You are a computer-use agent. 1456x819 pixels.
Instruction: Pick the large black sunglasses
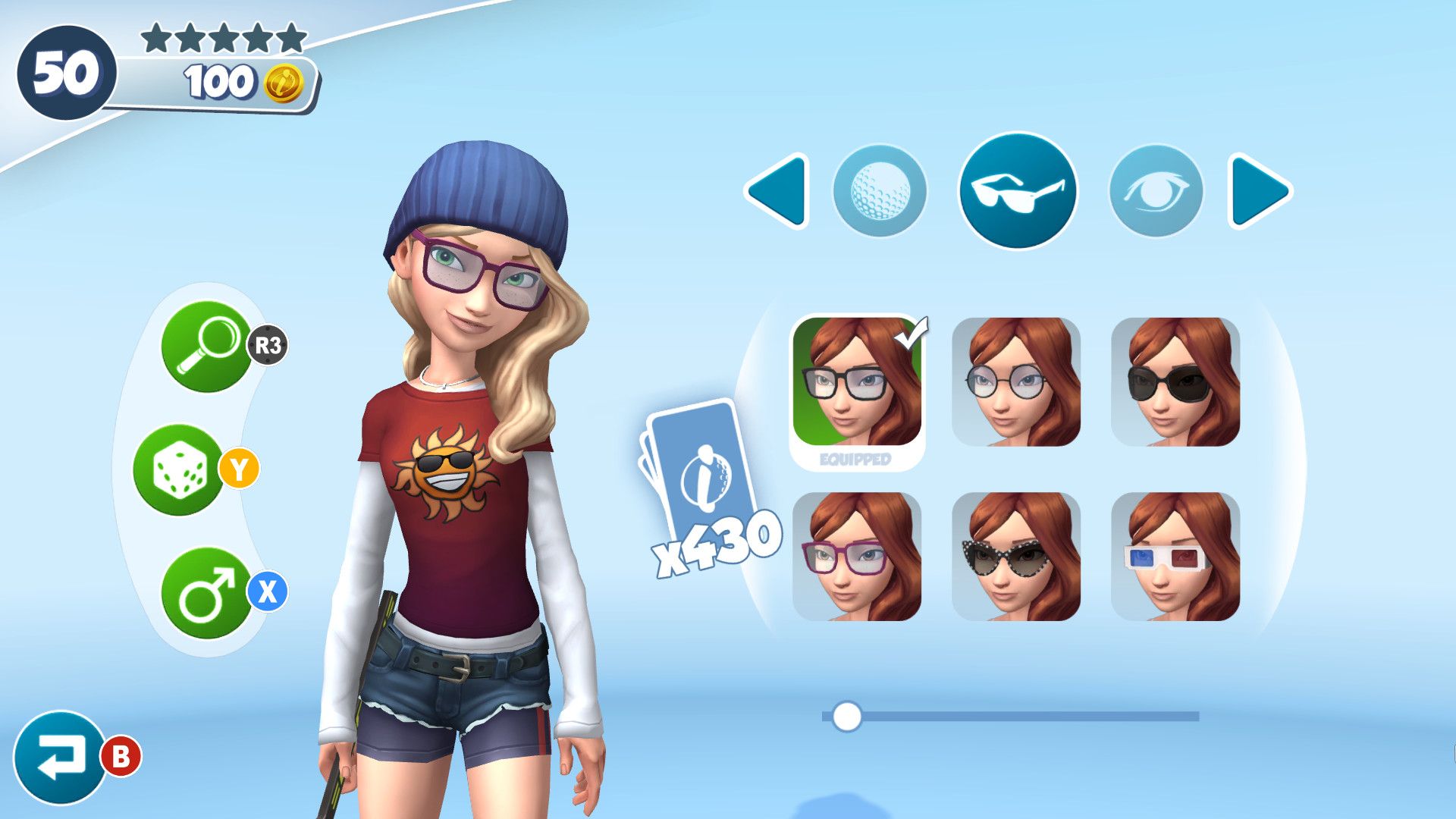[x=1175, y=381]
